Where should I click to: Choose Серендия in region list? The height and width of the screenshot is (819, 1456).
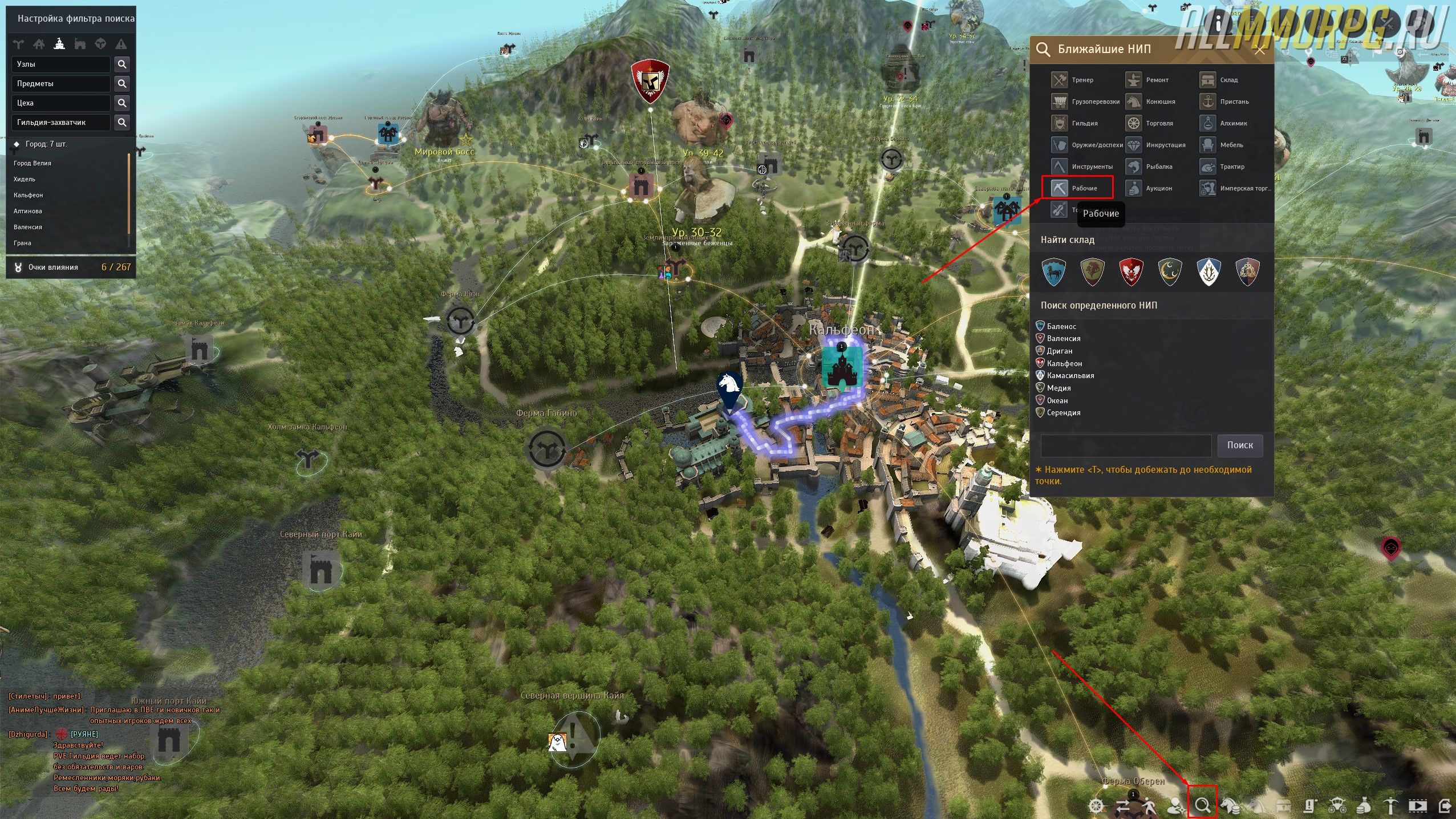(1063, 412)
